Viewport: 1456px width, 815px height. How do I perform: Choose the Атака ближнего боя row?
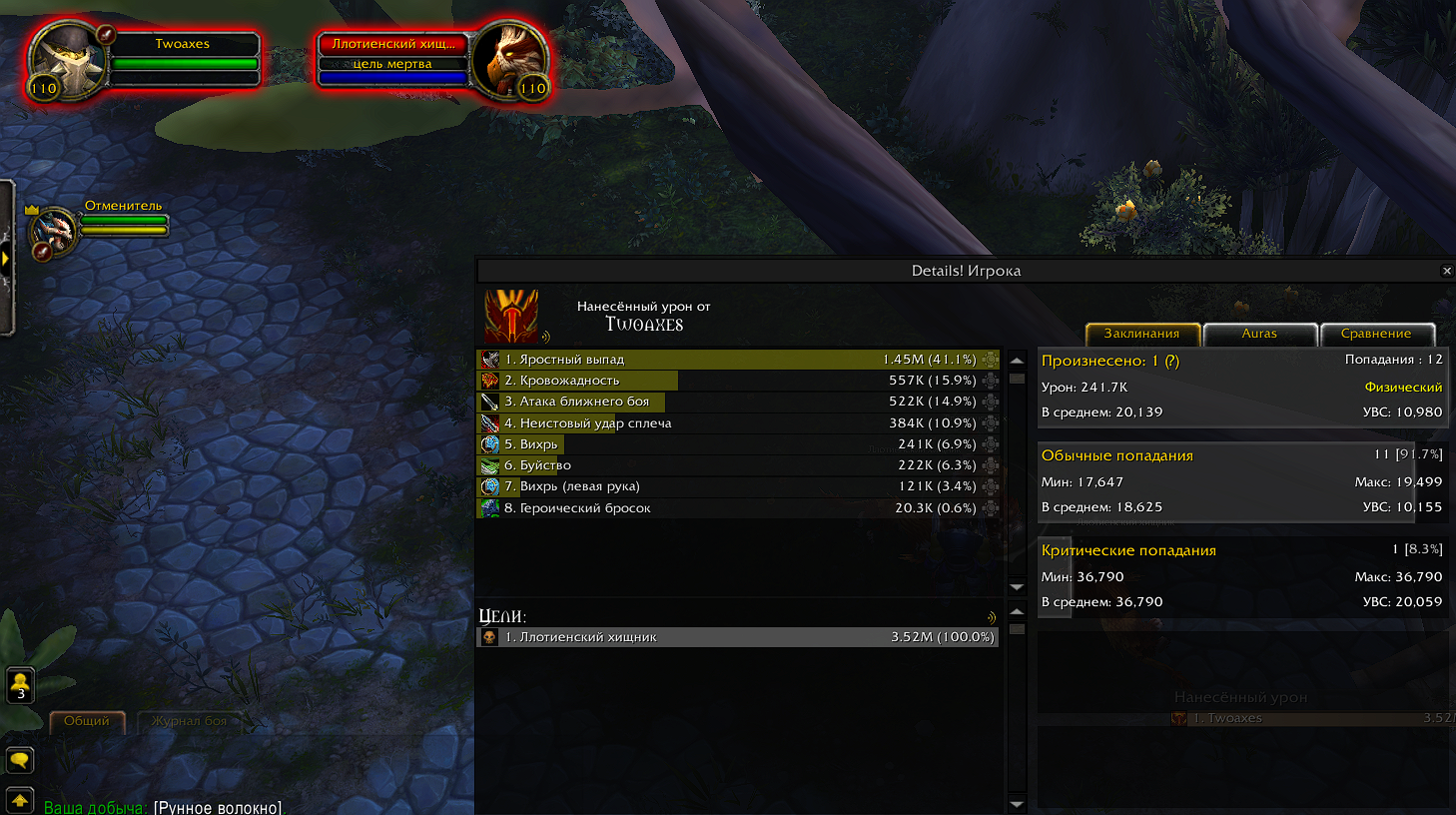point(737,402)
